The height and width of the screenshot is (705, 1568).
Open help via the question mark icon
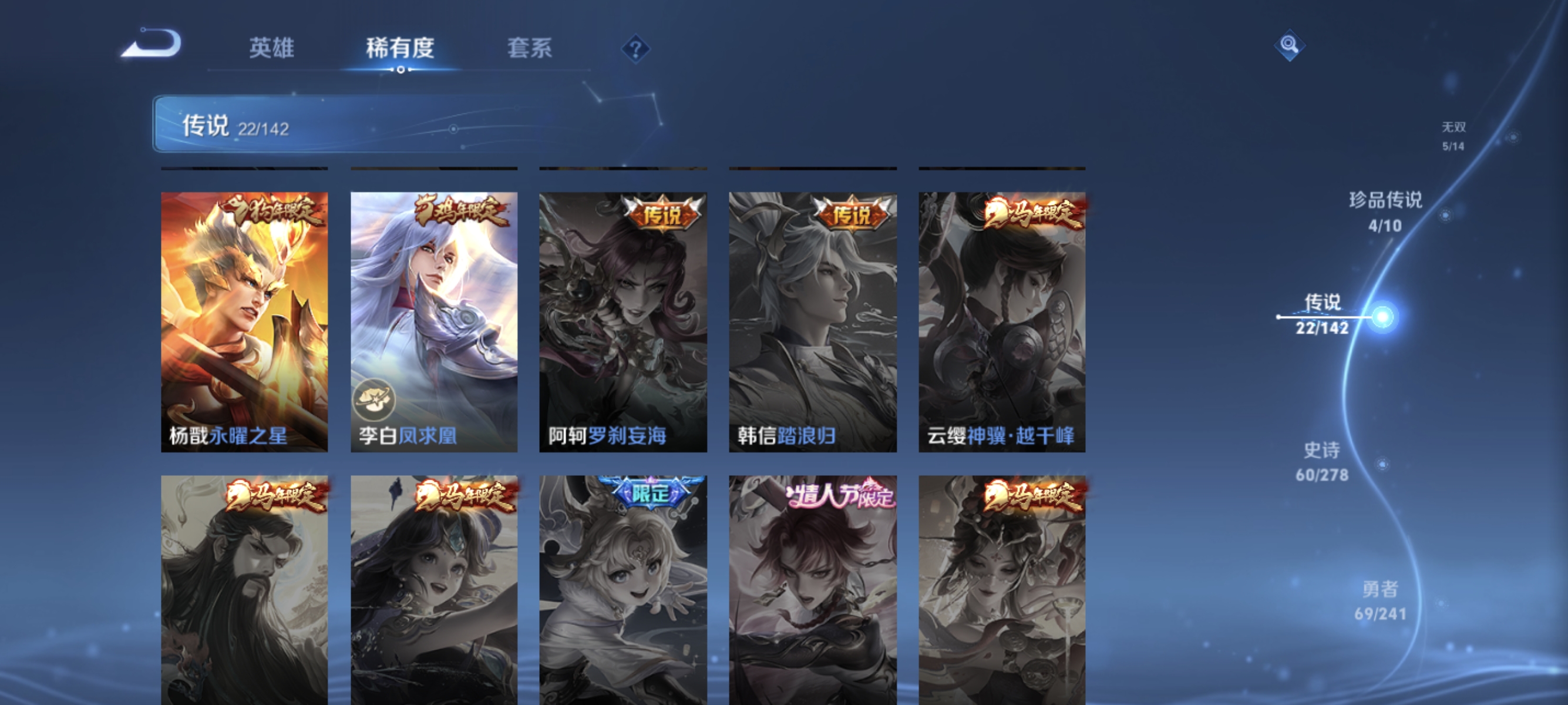[x=635, y=50]
